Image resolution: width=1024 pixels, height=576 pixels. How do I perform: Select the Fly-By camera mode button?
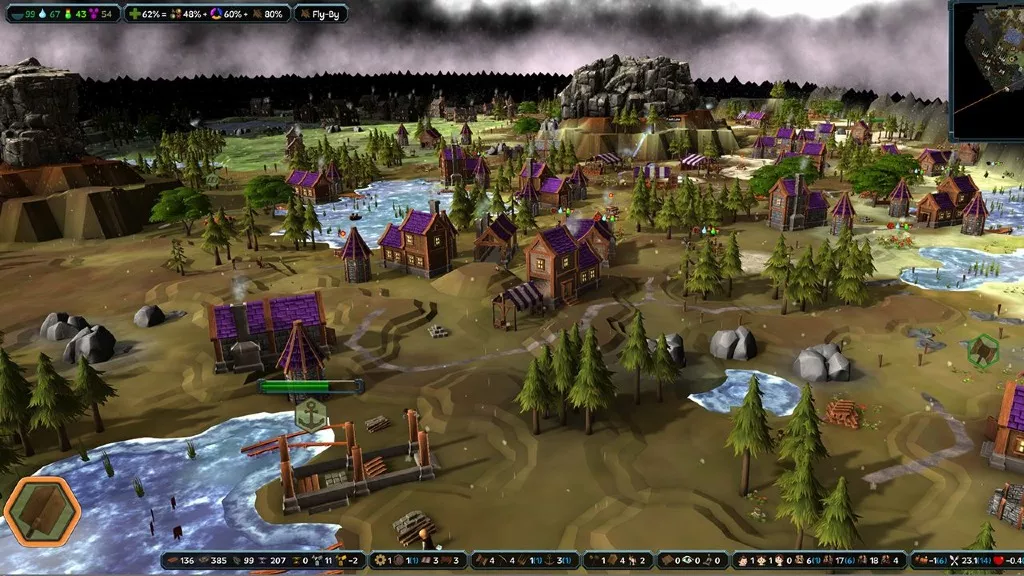[321, 14]
